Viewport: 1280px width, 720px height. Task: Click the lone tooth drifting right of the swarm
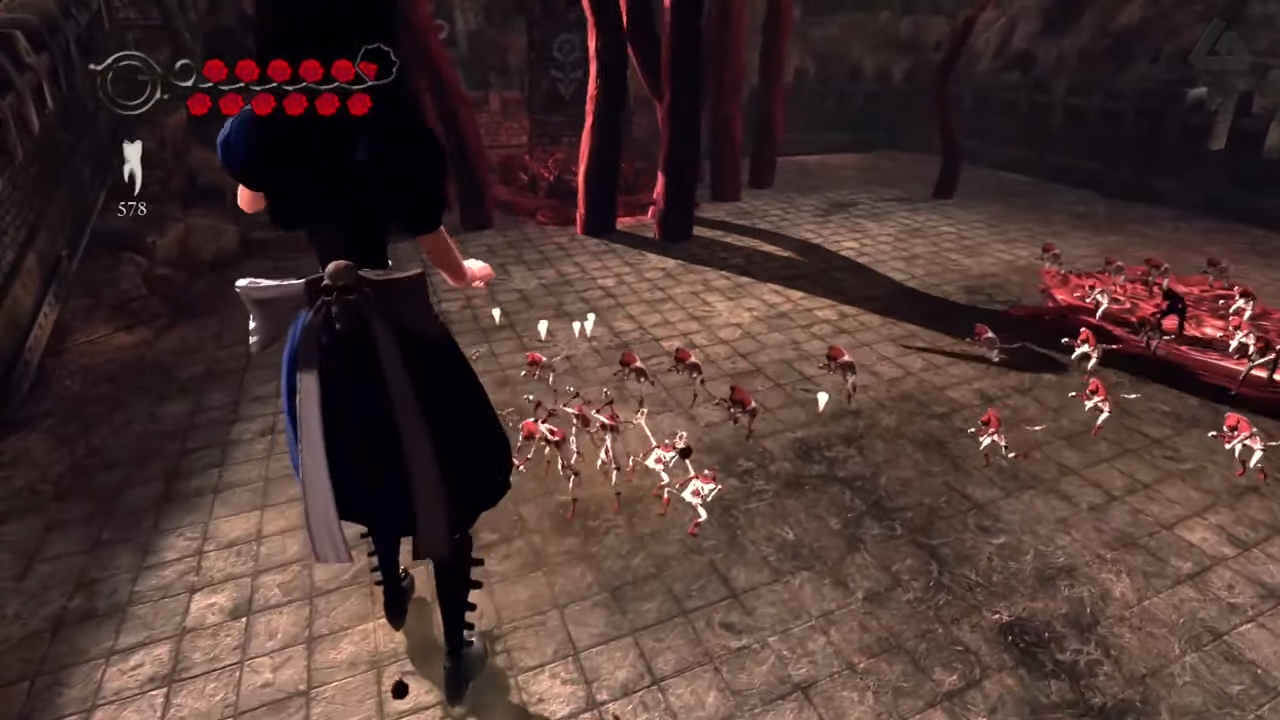pyautogui.click(x=823, y=400)
